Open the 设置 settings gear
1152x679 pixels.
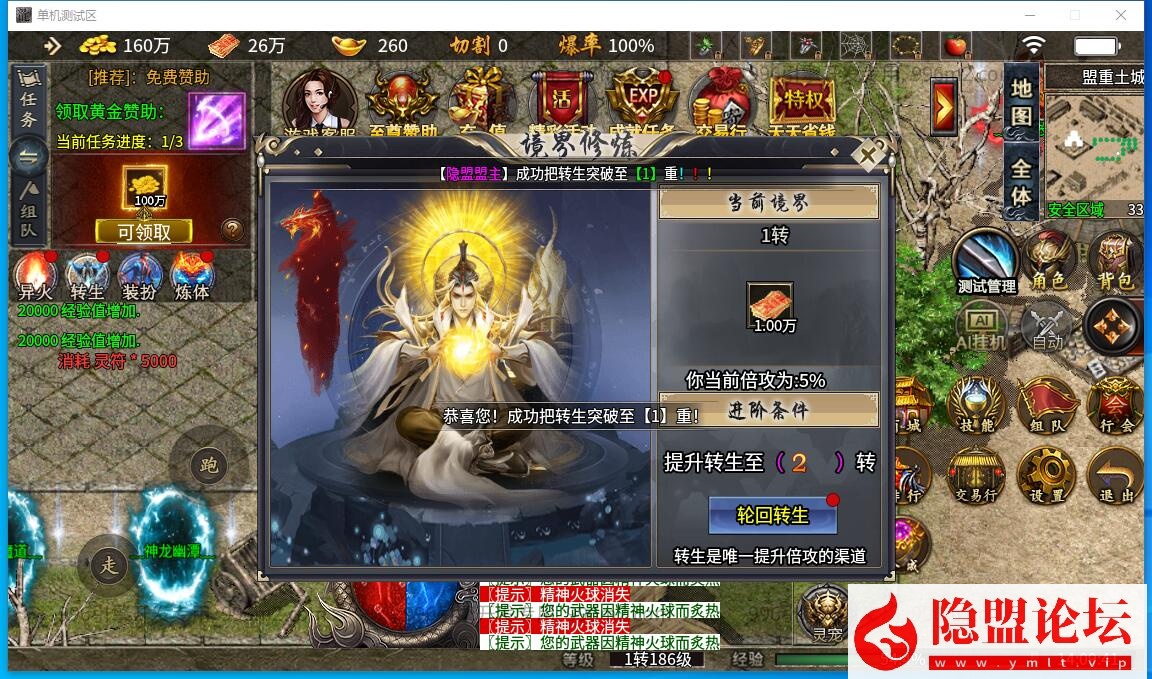click(1046, 475)
